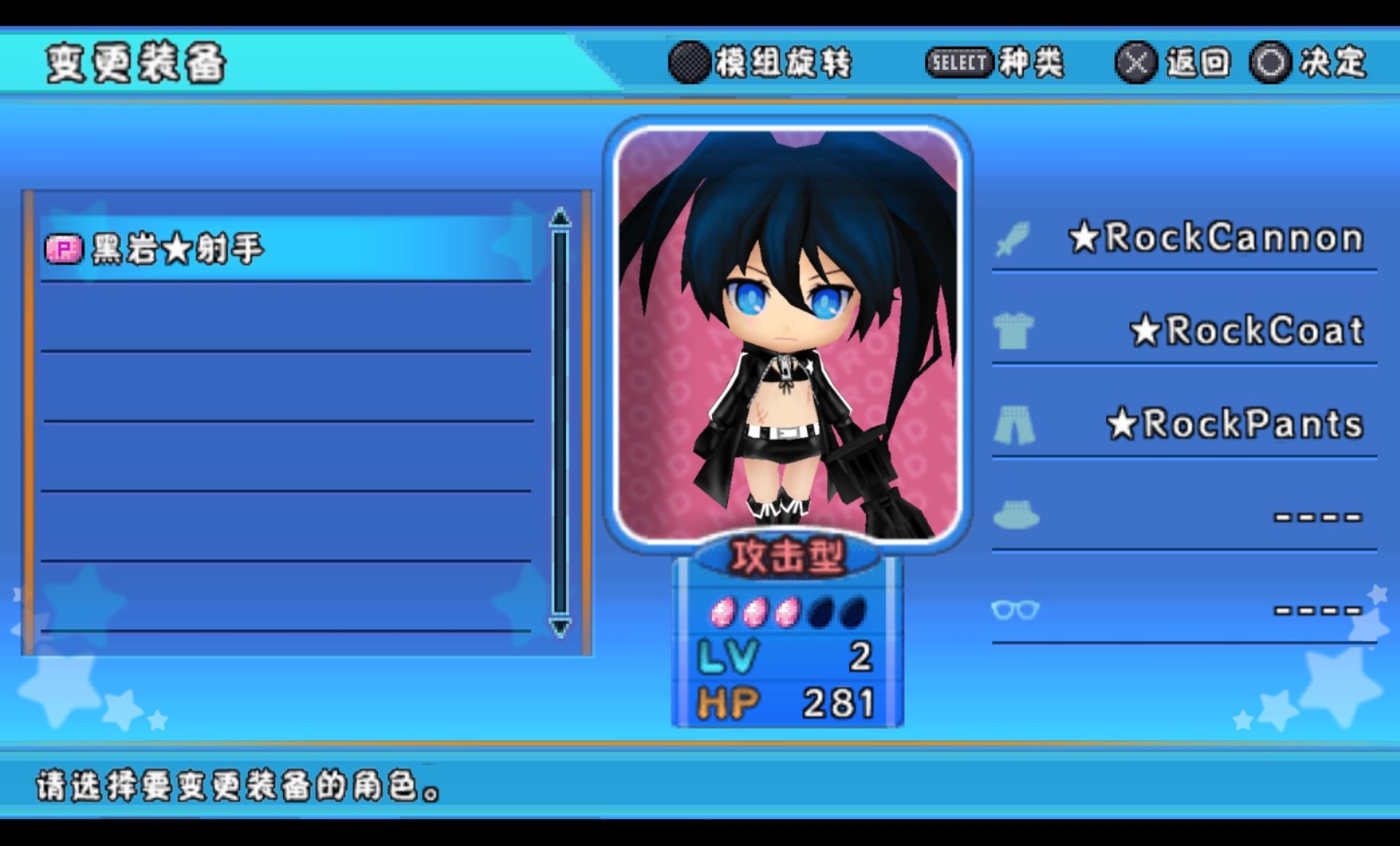Open the empty glasses accessory slot
This screenshot has width=1400, height=846.
click(1183, 610)
